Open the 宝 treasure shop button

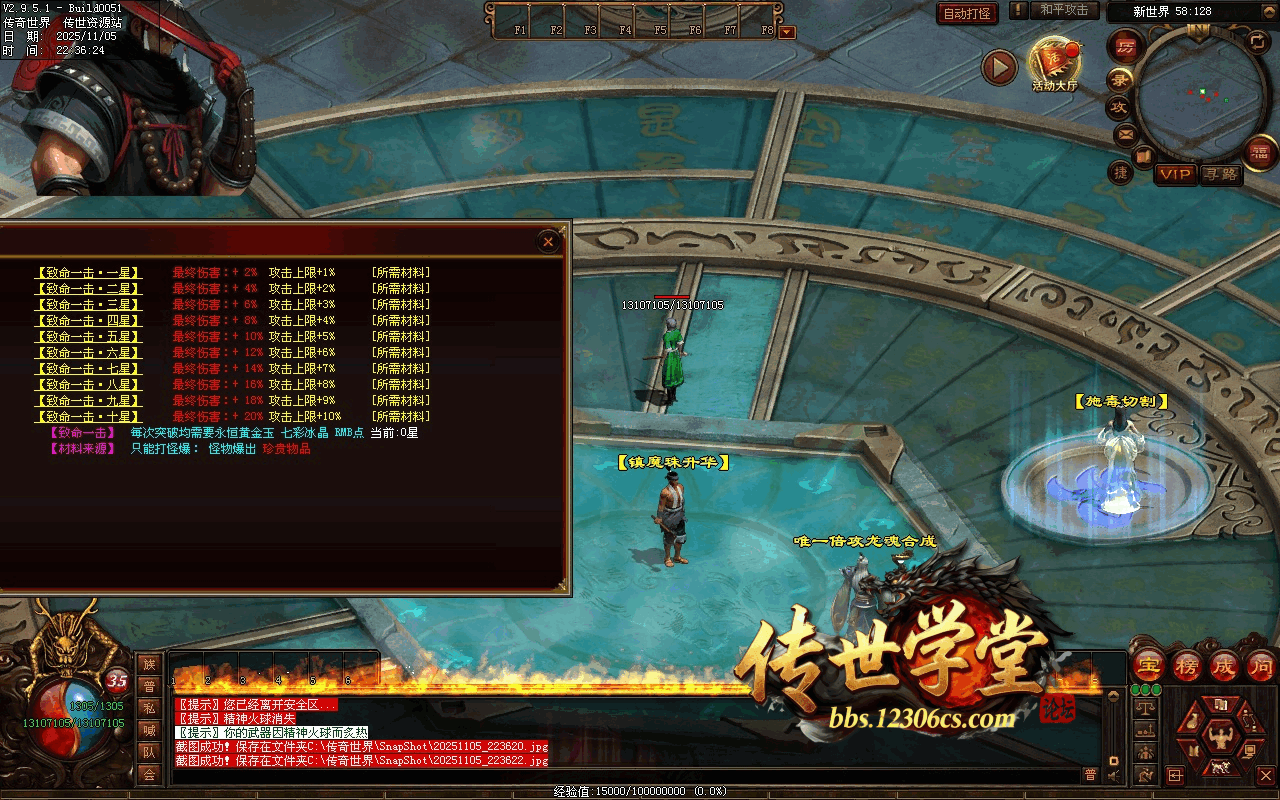point(1149,665)
